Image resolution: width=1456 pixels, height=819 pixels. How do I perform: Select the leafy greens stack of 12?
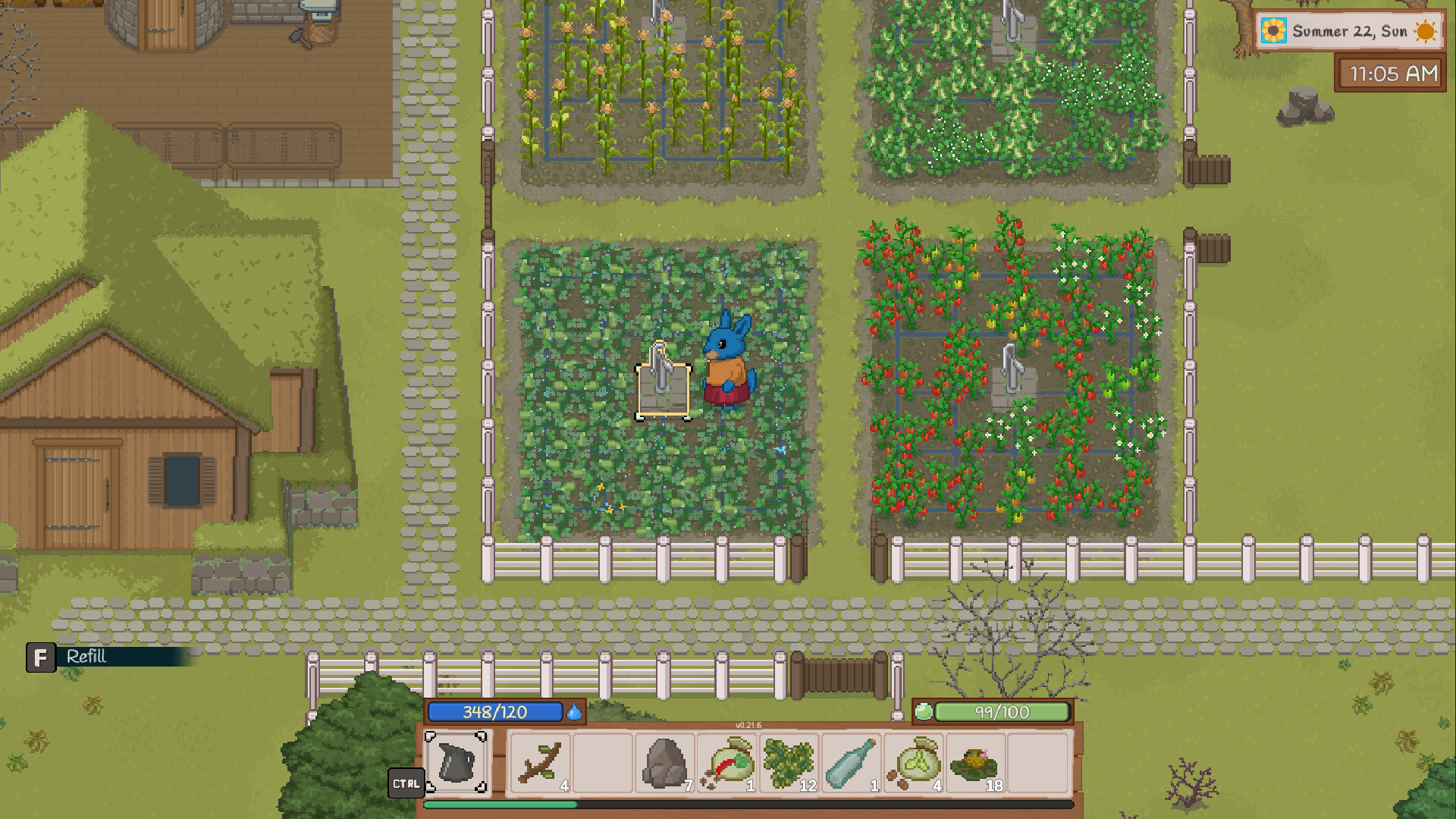point(790,762)
